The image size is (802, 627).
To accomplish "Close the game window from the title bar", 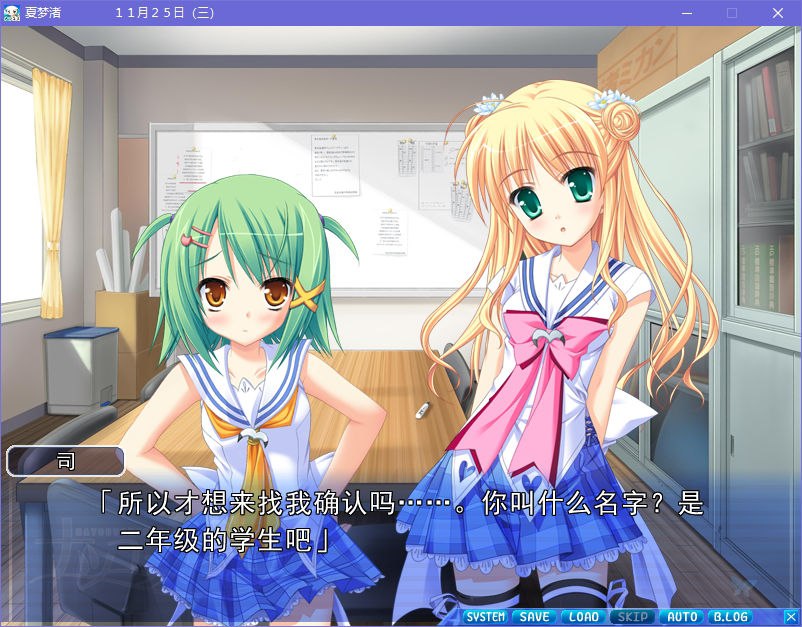I will click(x=777, y=13).
